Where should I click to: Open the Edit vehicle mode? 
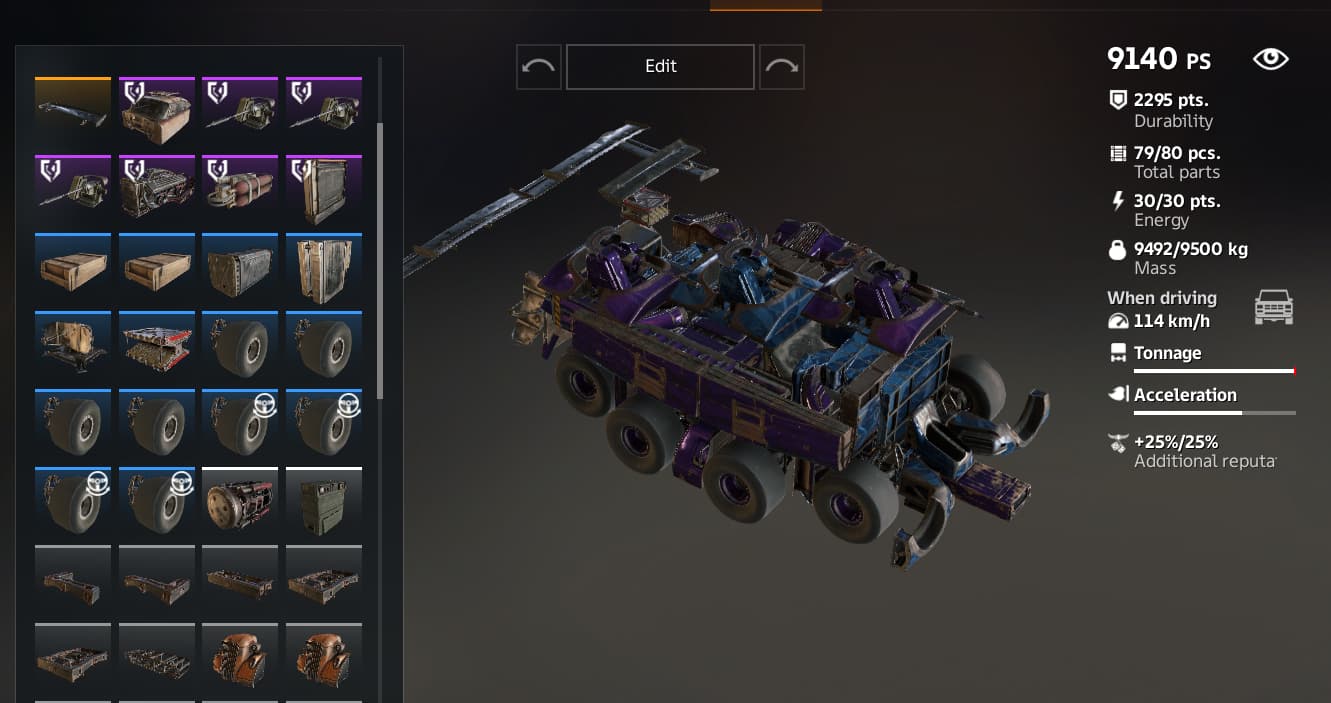pos(660,66)
